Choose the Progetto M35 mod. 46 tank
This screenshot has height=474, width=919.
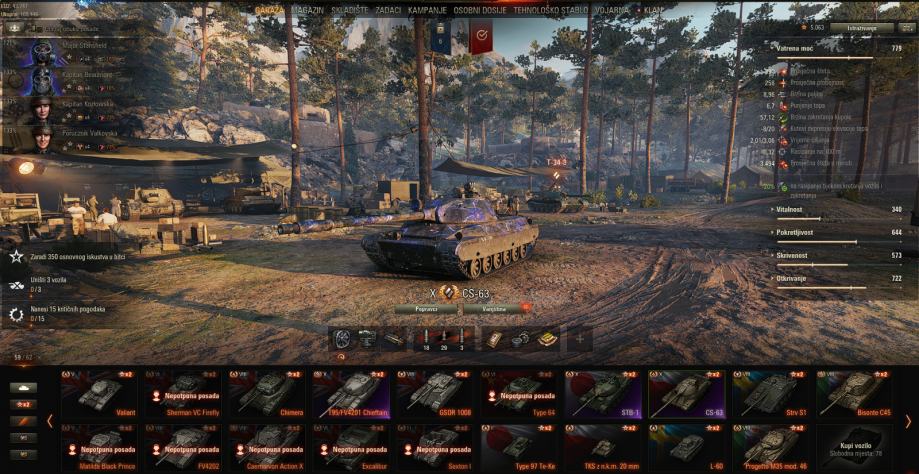click(x=771, y=447)
